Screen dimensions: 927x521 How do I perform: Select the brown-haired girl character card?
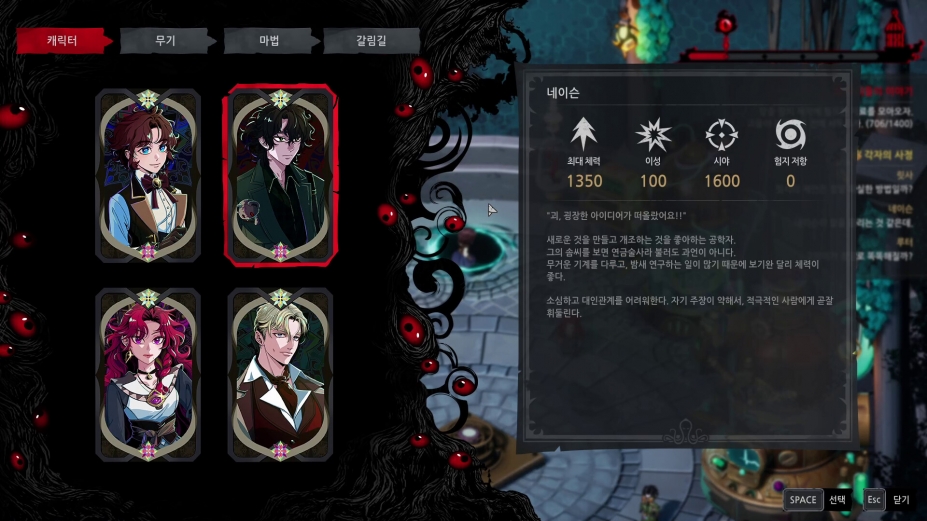[x=148, y=176]
